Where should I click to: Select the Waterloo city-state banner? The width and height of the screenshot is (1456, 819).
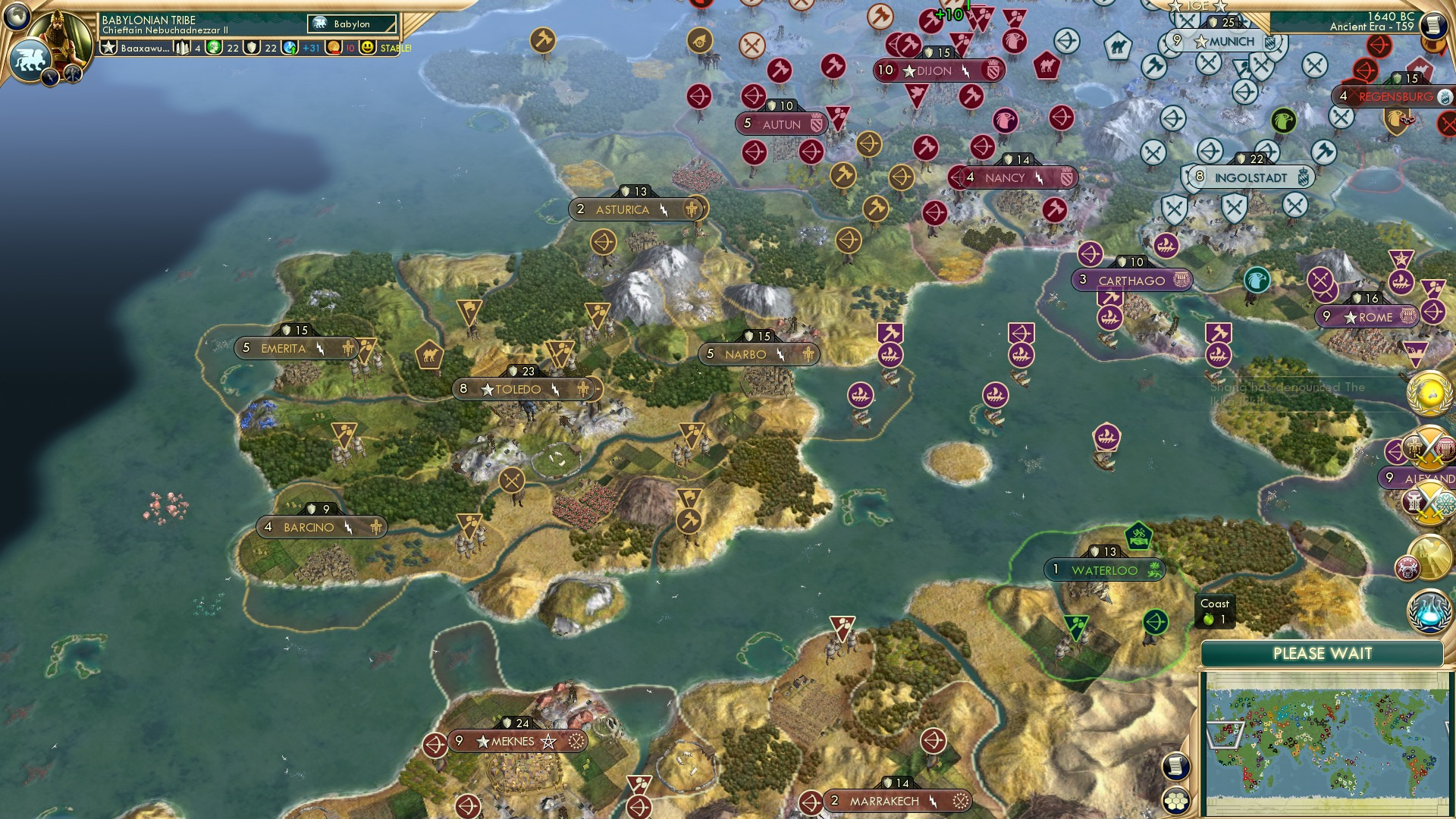1103,570
